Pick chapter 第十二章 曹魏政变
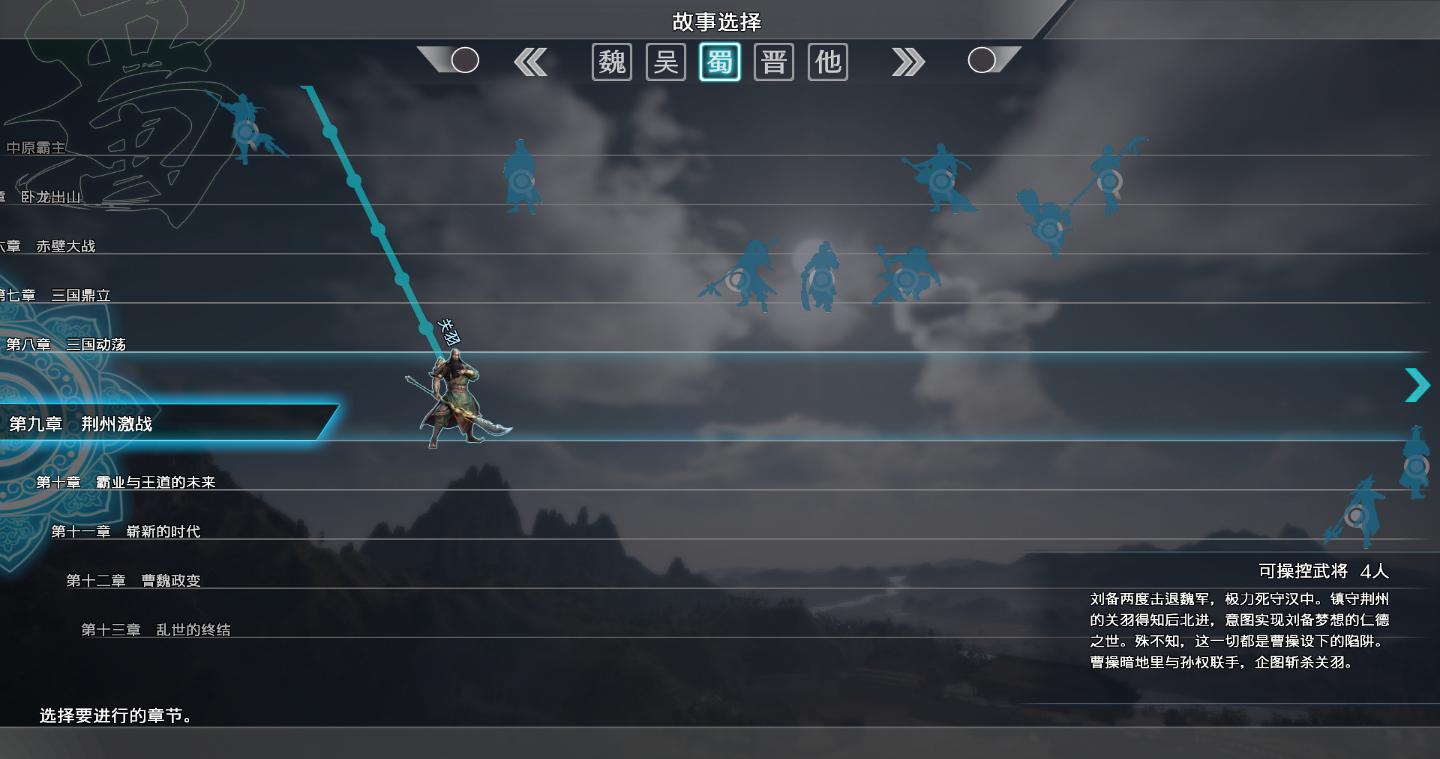 tap(134, 580)
